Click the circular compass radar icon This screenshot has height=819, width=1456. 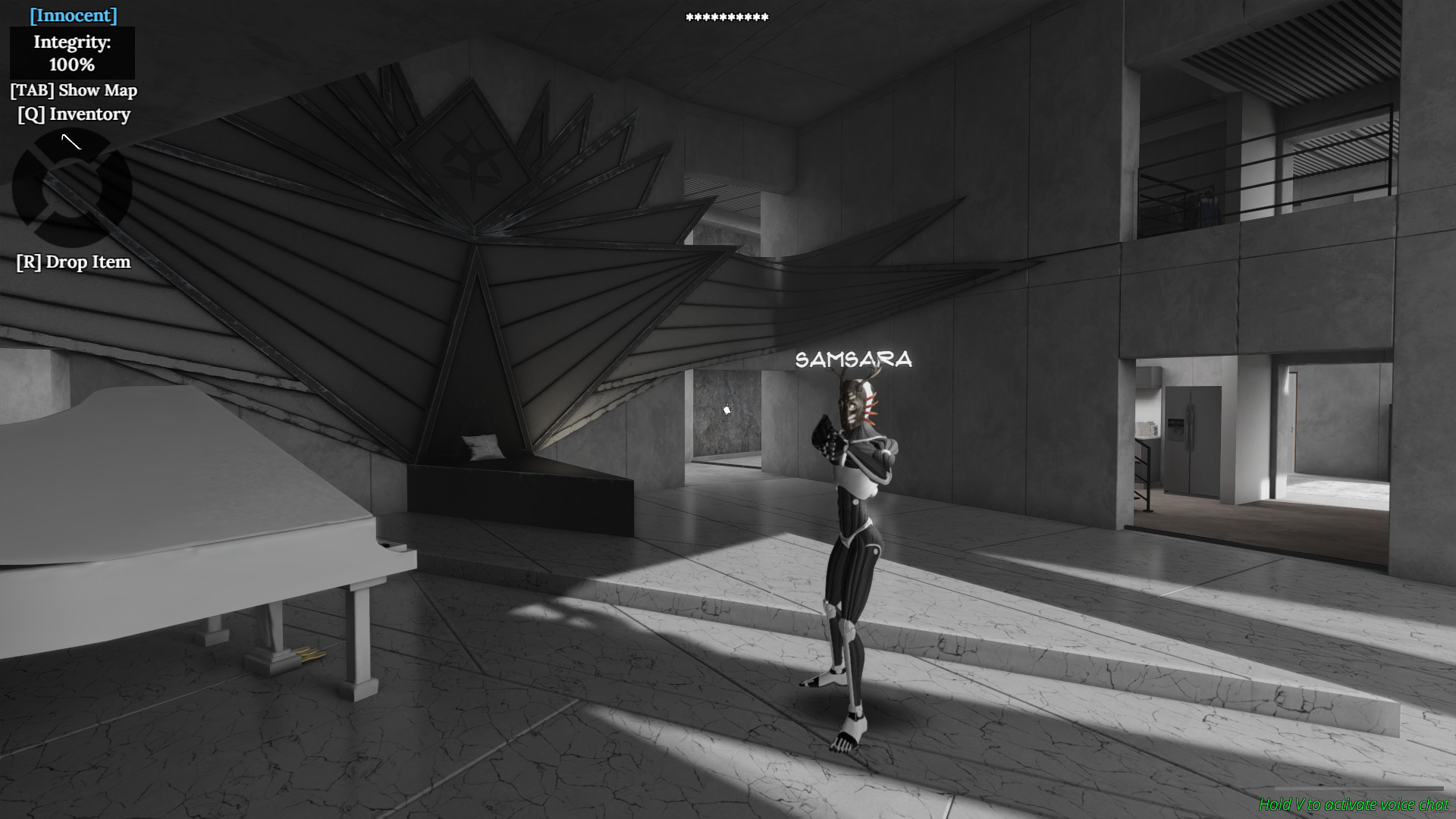pos(71,191)
